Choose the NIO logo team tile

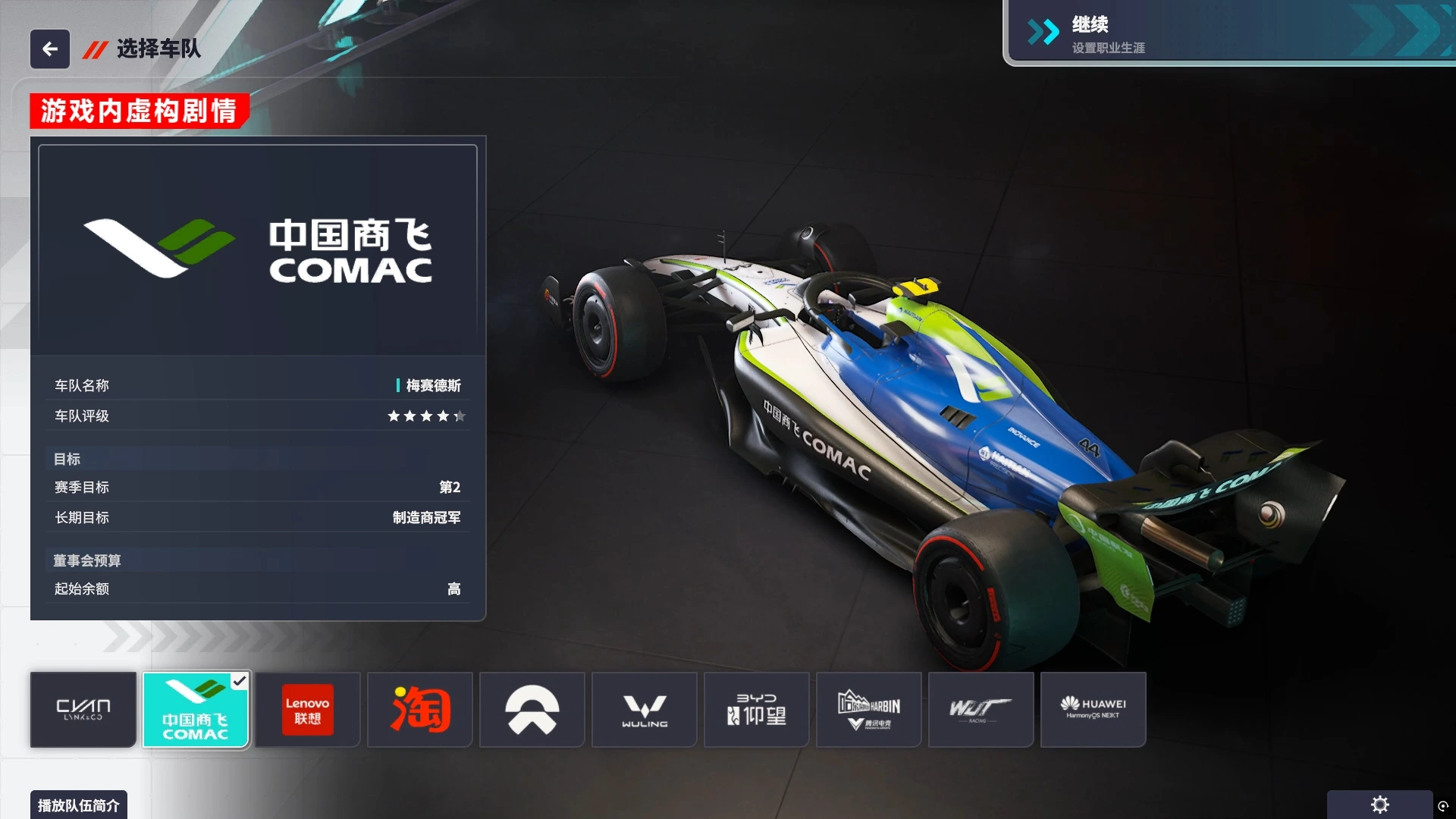(532, 710)
